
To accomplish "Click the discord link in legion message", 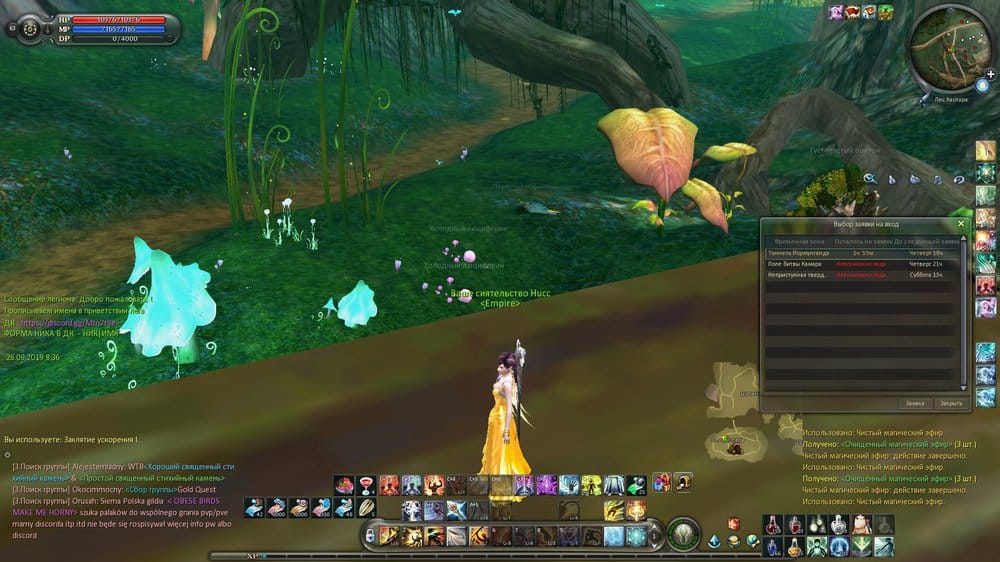I will pos(50,322).
